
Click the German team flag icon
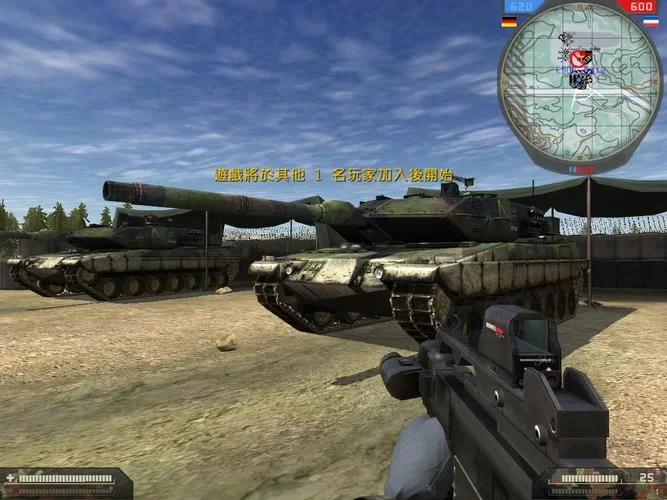click(x=509, y=22)
